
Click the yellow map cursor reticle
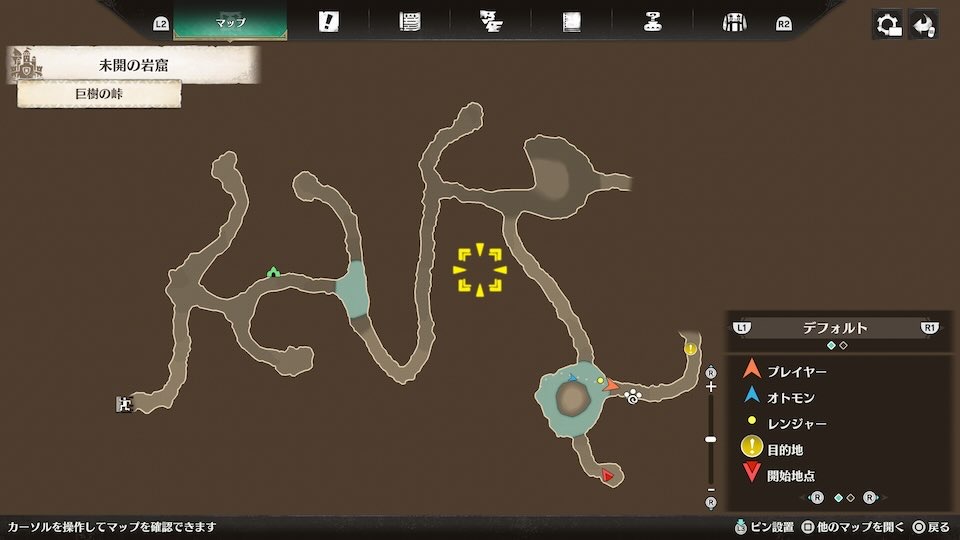(x=480, y=270)
